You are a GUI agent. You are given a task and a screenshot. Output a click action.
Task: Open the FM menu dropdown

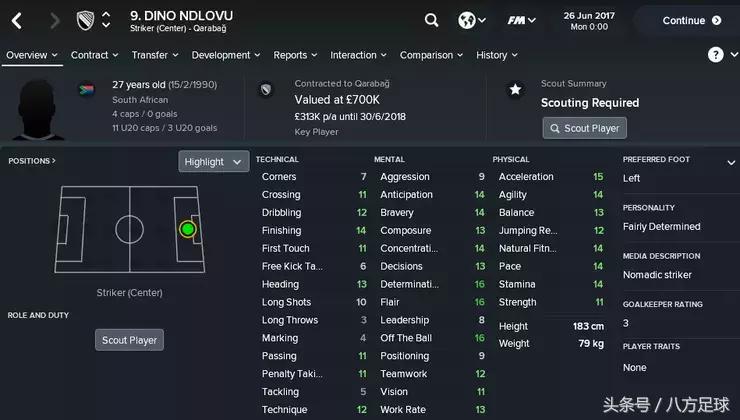[x=522, y=20]
